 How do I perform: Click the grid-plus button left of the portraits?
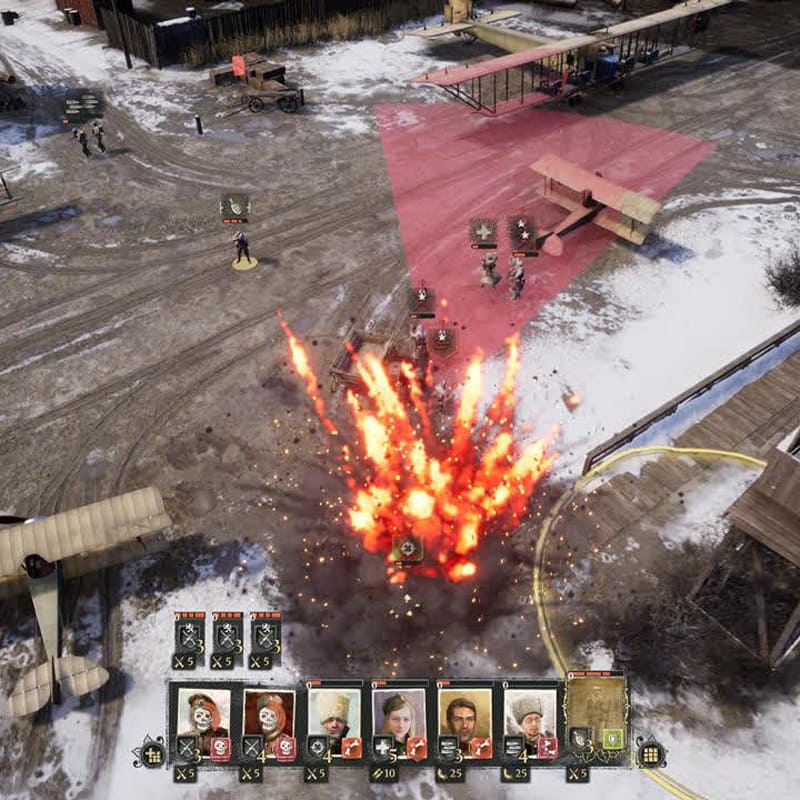coord(153,754)
